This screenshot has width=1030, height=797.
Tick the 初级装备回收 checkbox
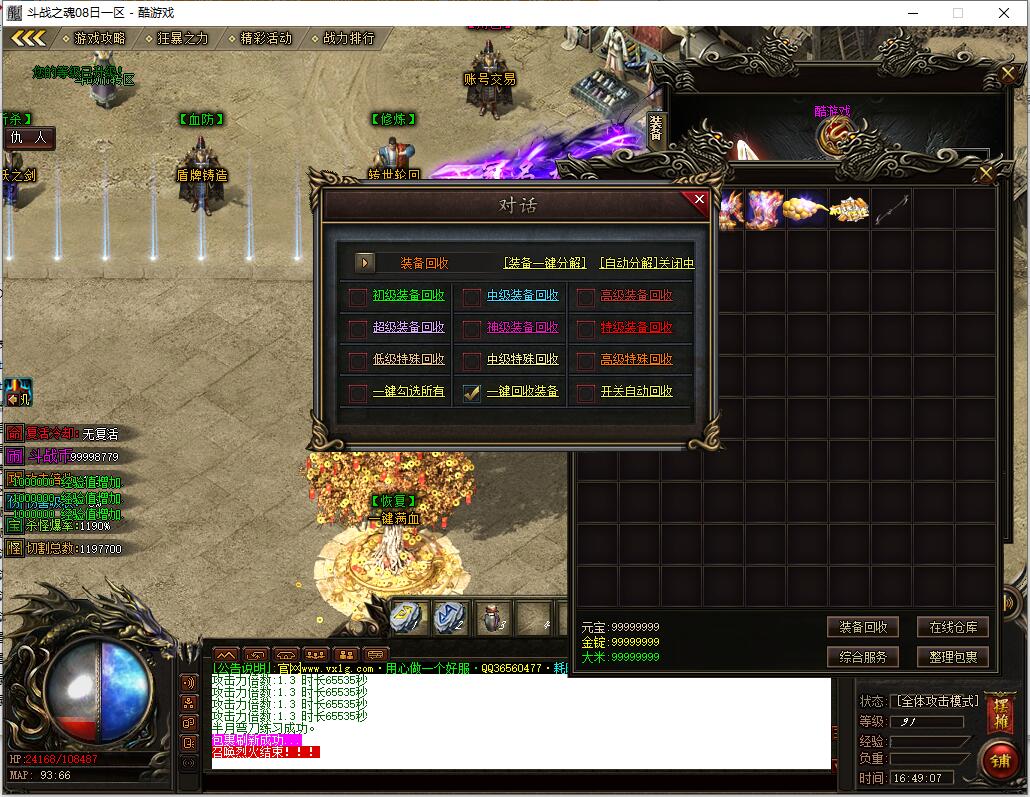(x=358, y=296)
